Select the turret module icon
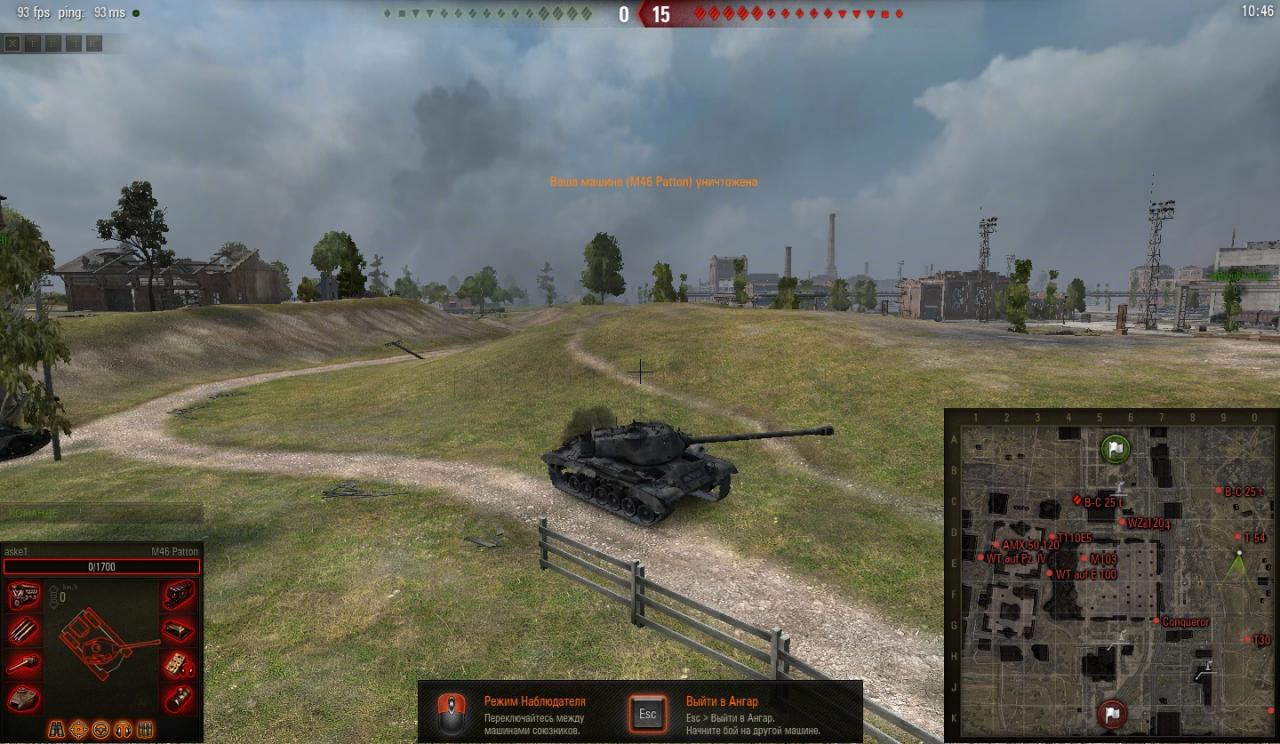The width and height of the screenshot is (1280, 744). [24, 698]
